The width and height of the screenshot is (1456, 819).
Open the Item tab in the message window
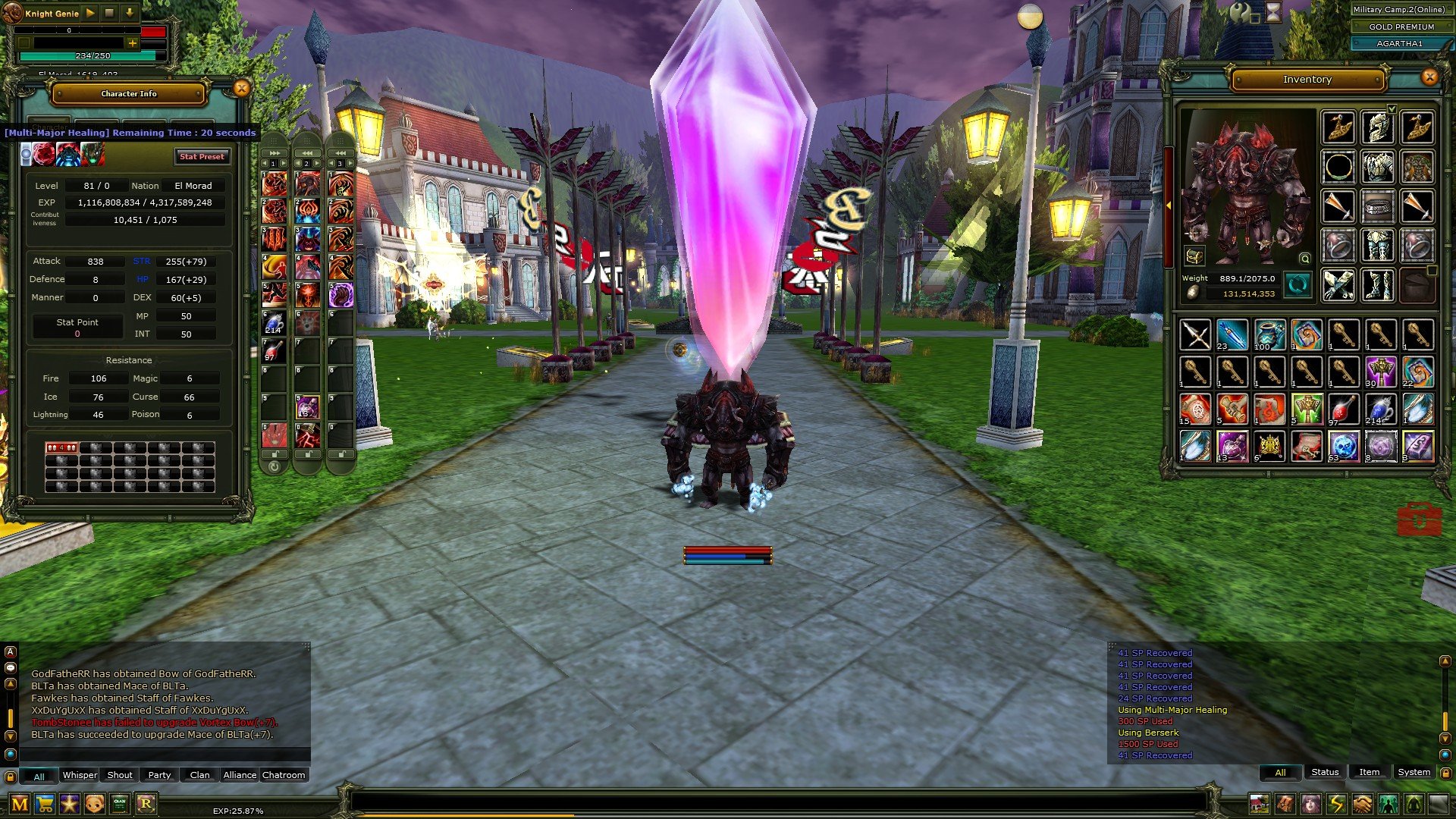1369,773
